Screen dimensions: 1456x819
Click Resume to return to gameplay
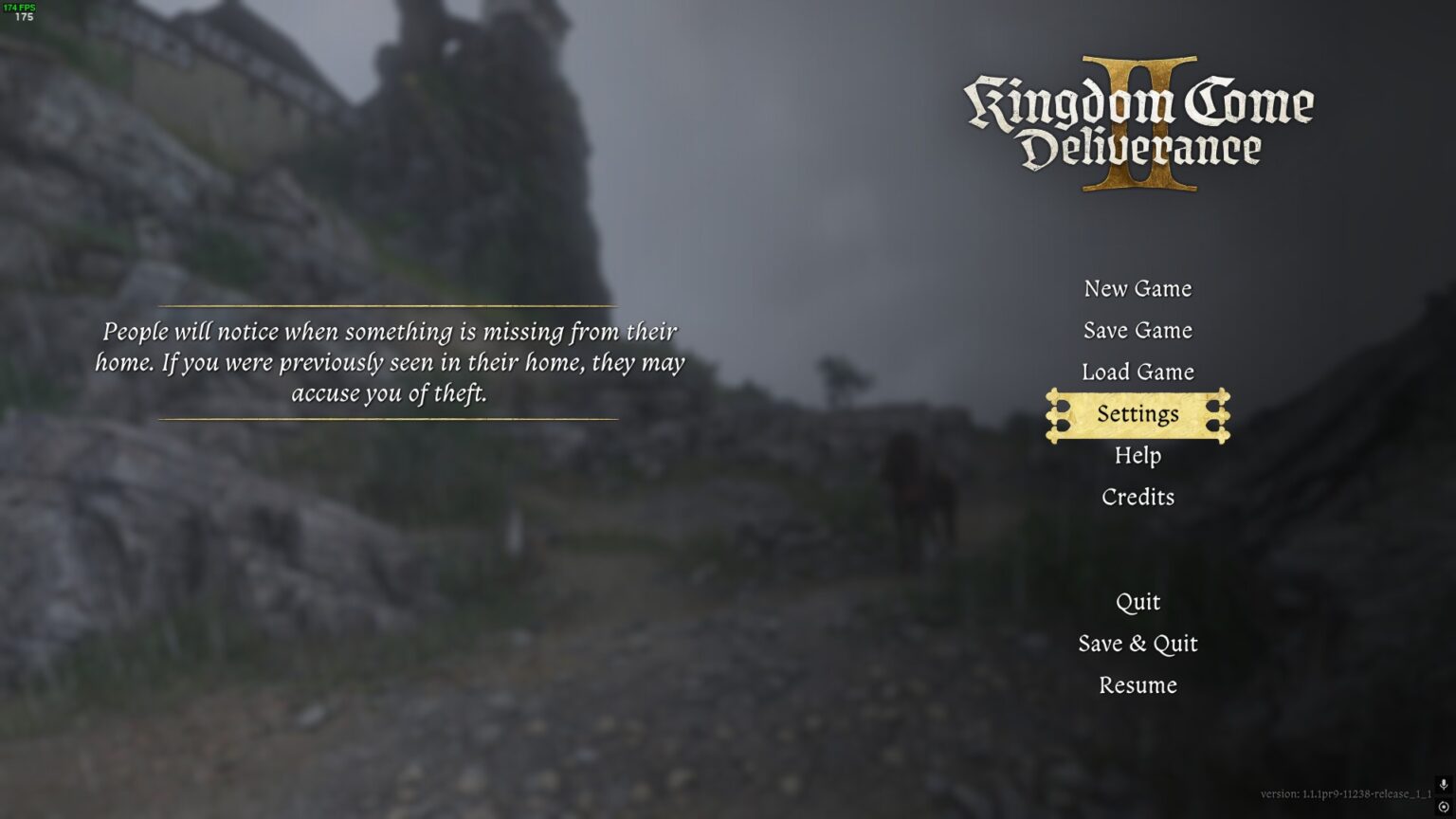coord(1137,685)
